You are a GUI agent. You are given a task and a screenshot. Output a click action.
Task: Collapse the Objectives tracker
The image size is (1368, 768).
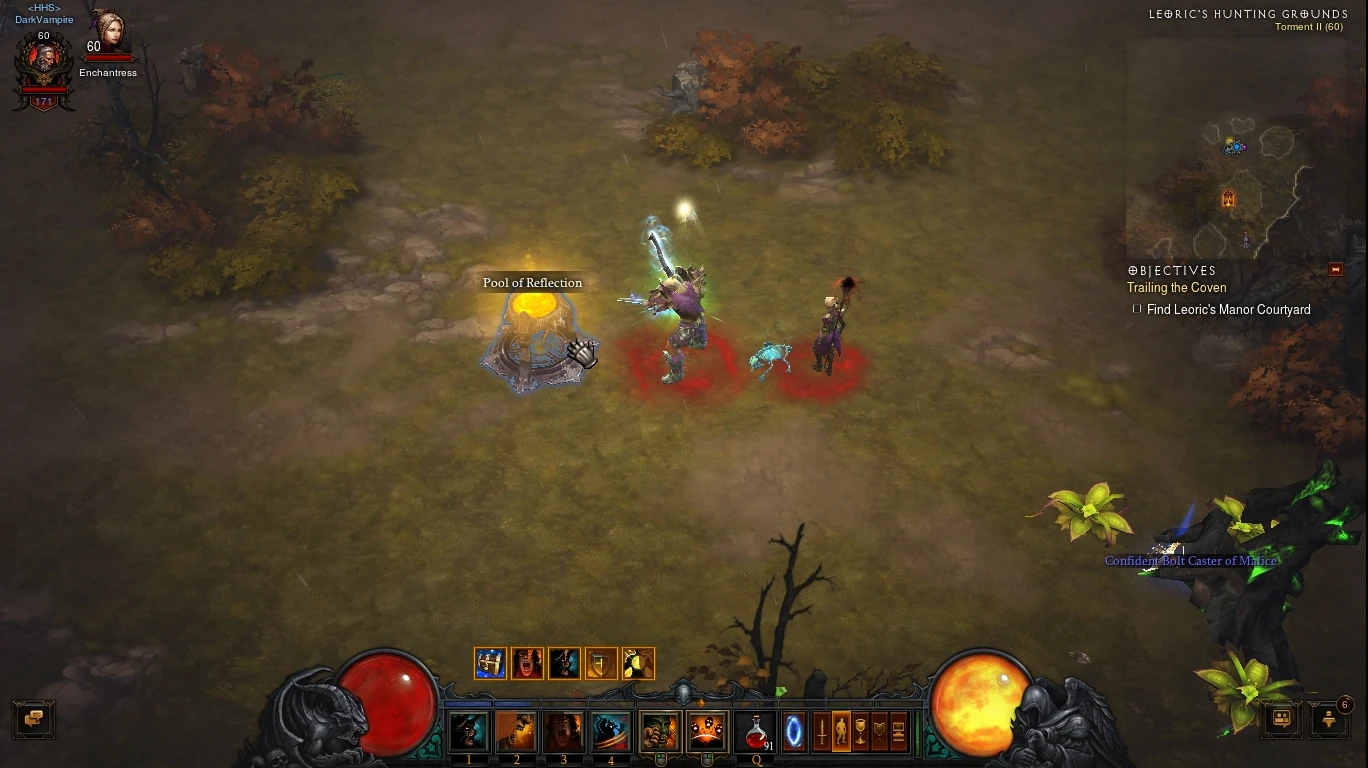pos(1335,270)
